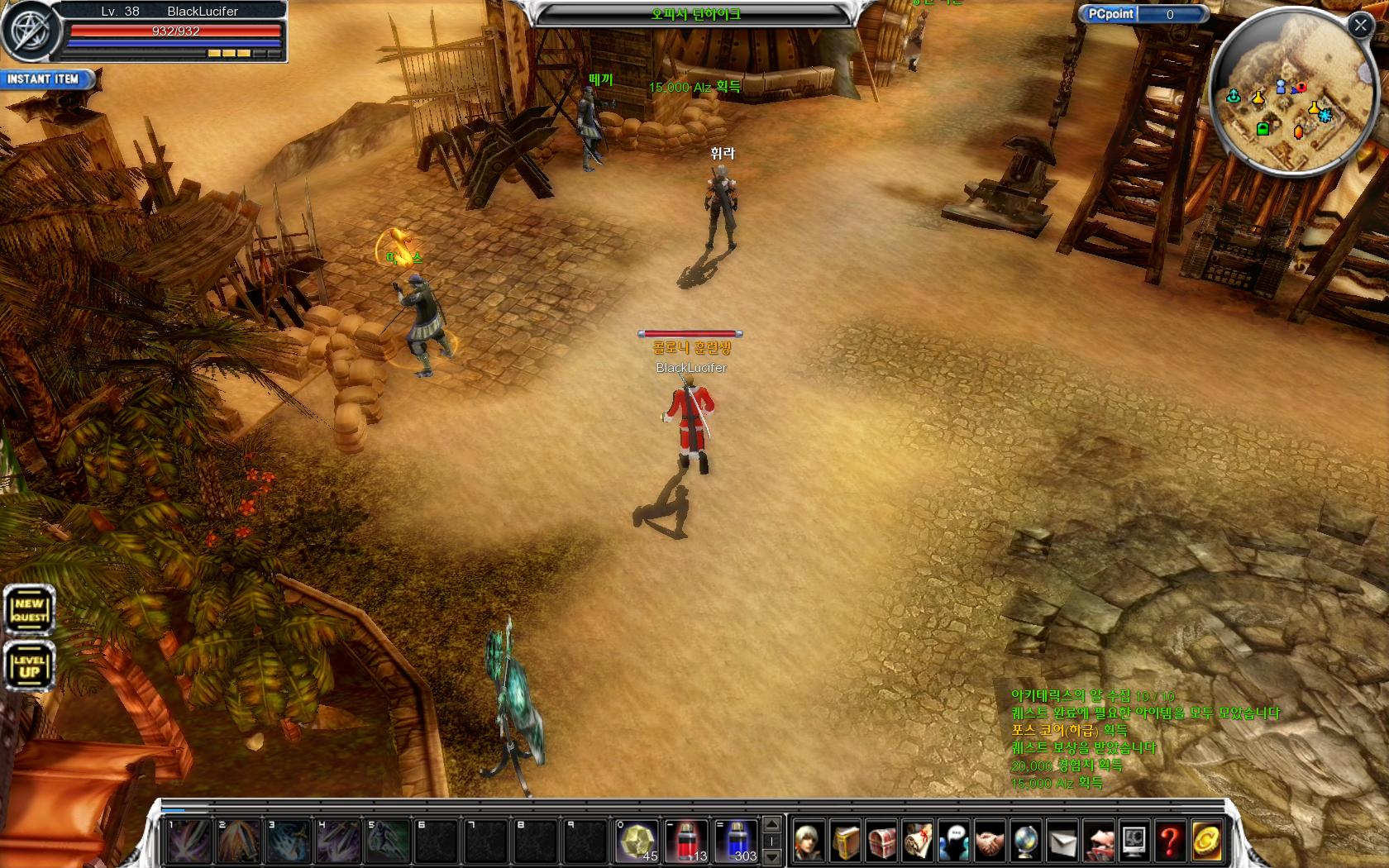The image size is (1389, 868).
Task: Close the minimap with the X button
Action: tap(1360, 26)
